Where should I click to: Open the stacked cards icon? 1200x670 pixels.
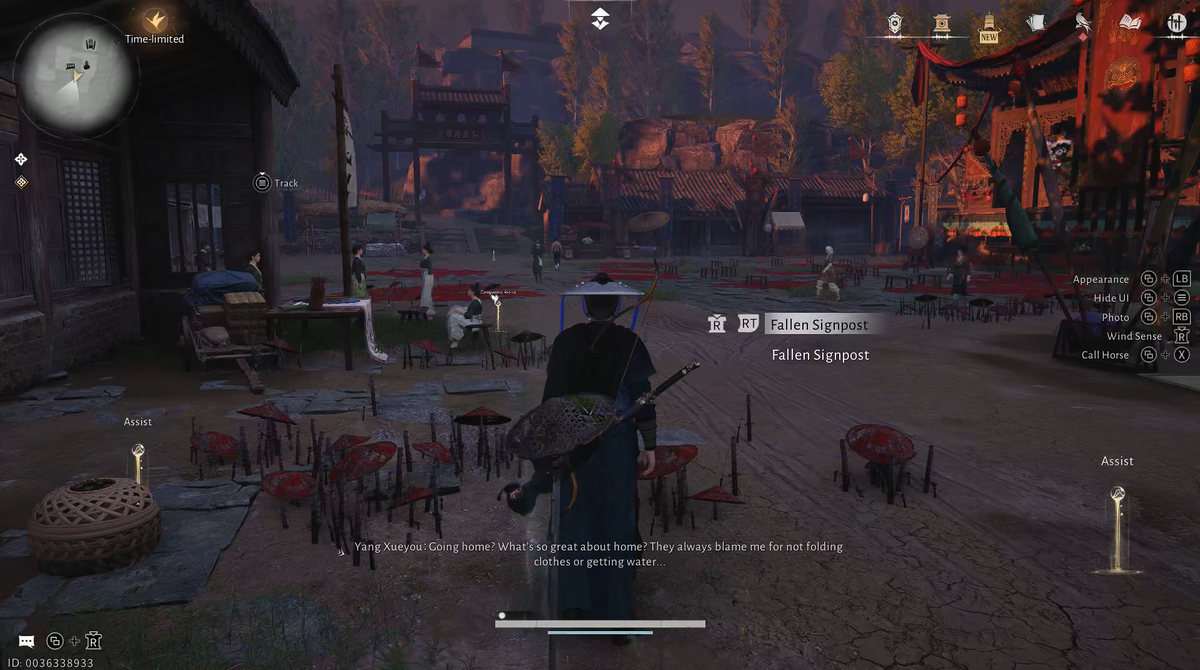tap(1036, 22)
